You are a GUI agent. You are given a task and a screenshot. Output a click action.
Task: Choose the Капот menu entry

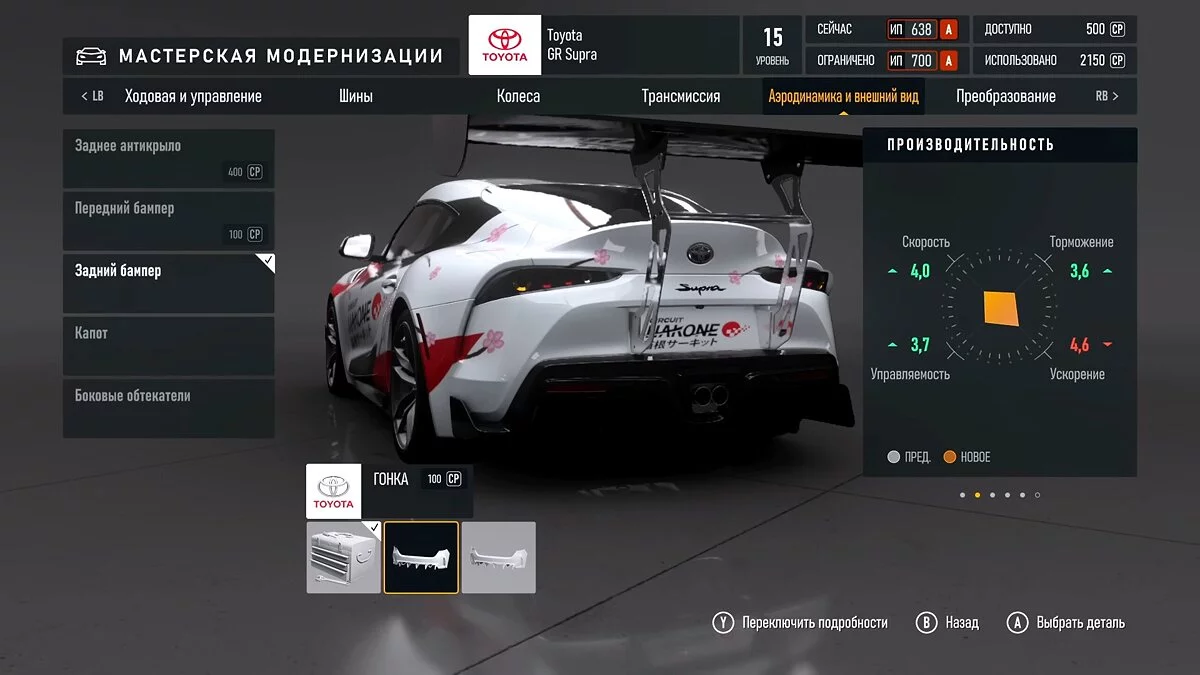pos(168,346)
